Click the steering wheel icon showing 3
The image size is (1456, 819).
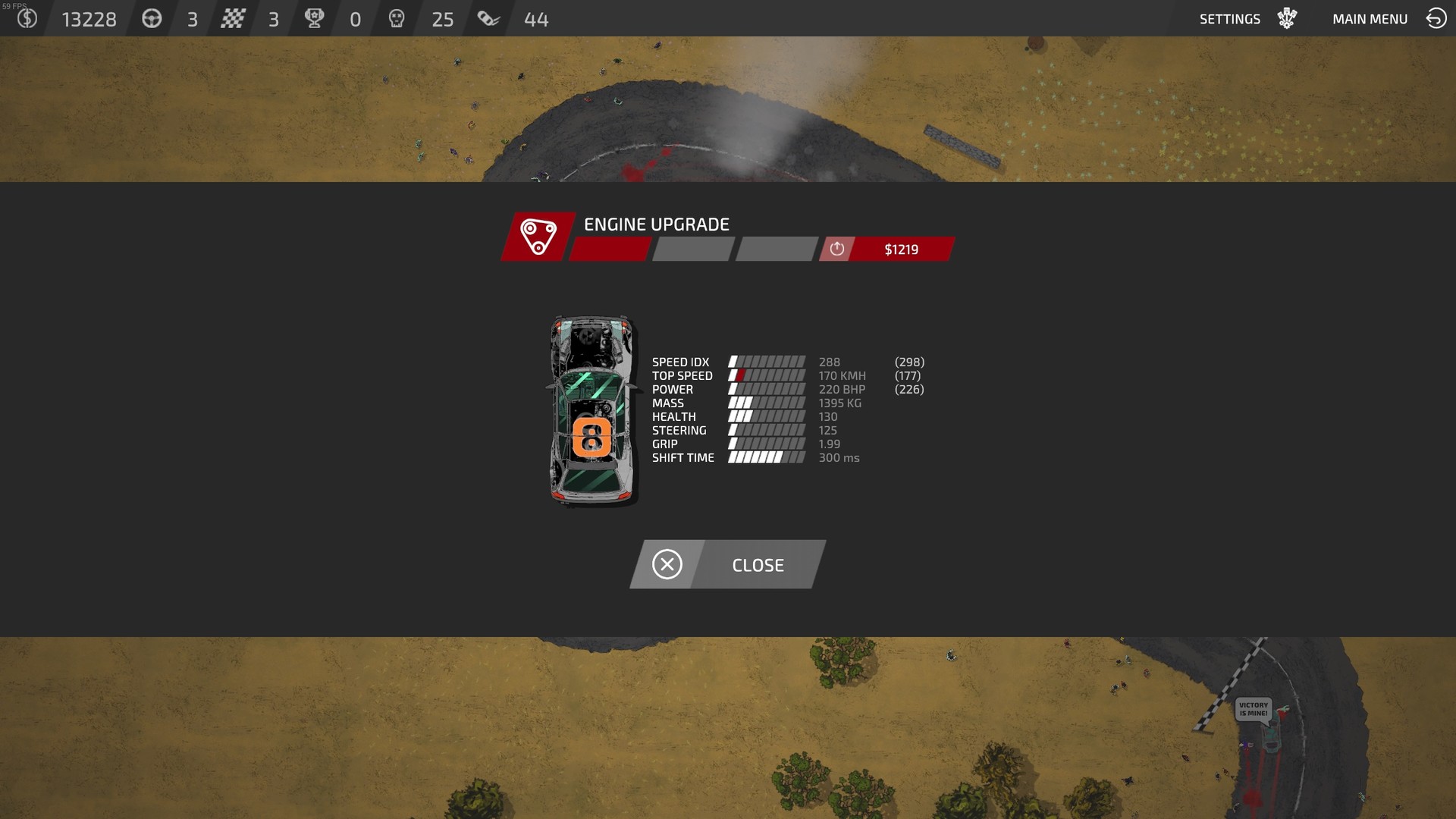[152, 18]
